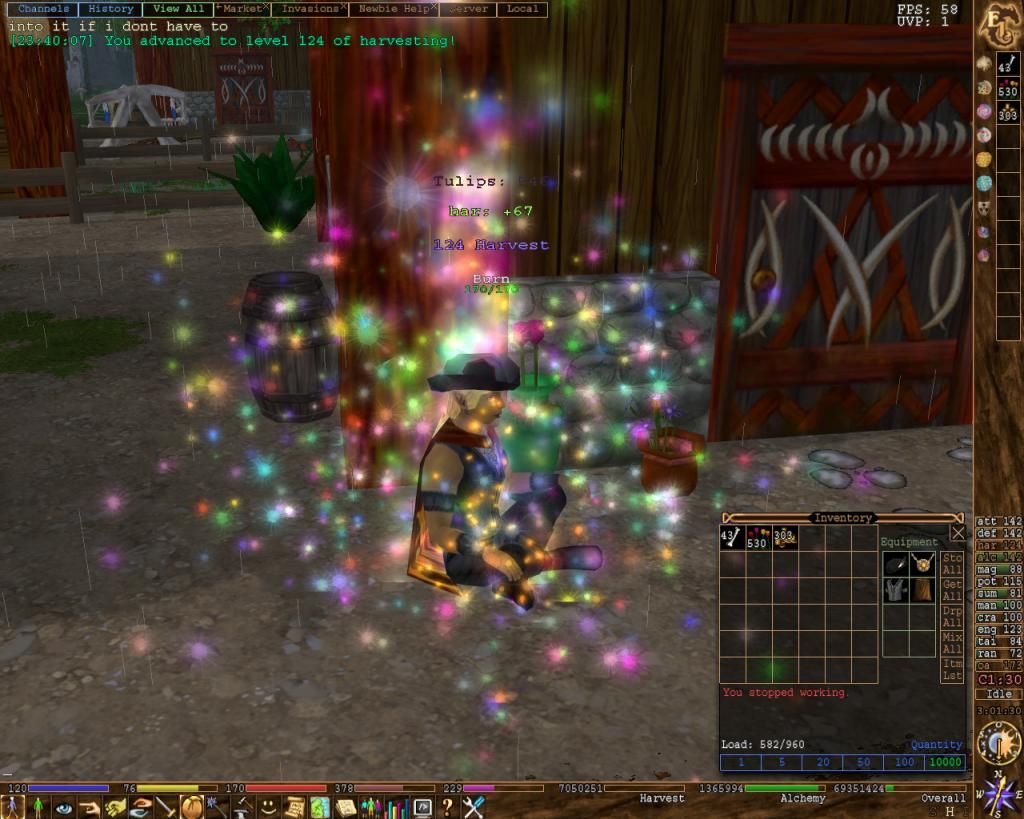Open the Itm Lst item list

click(x=952, y=670)
